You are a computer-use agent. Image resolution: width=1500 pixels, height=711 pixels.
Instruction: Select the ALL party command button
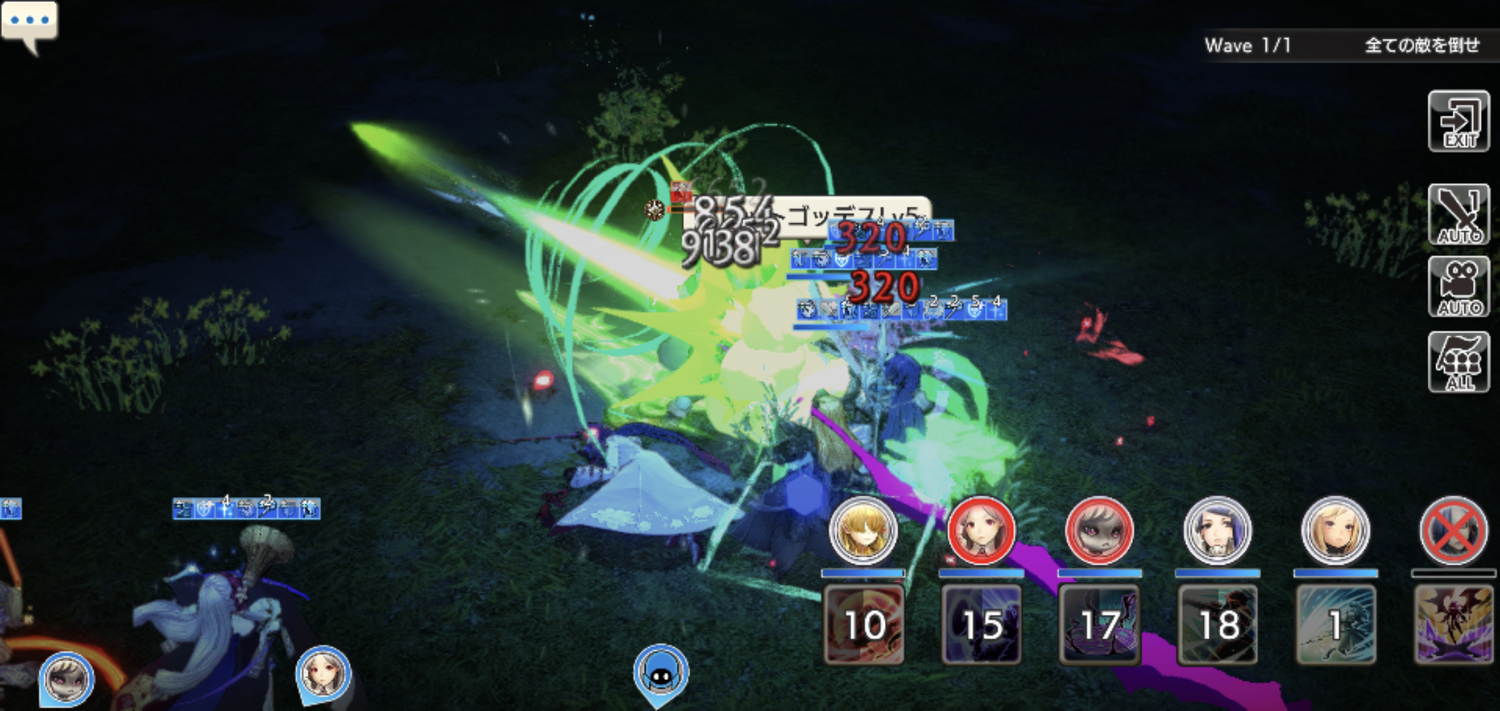pyautogui.click(x=1459, y=362)
